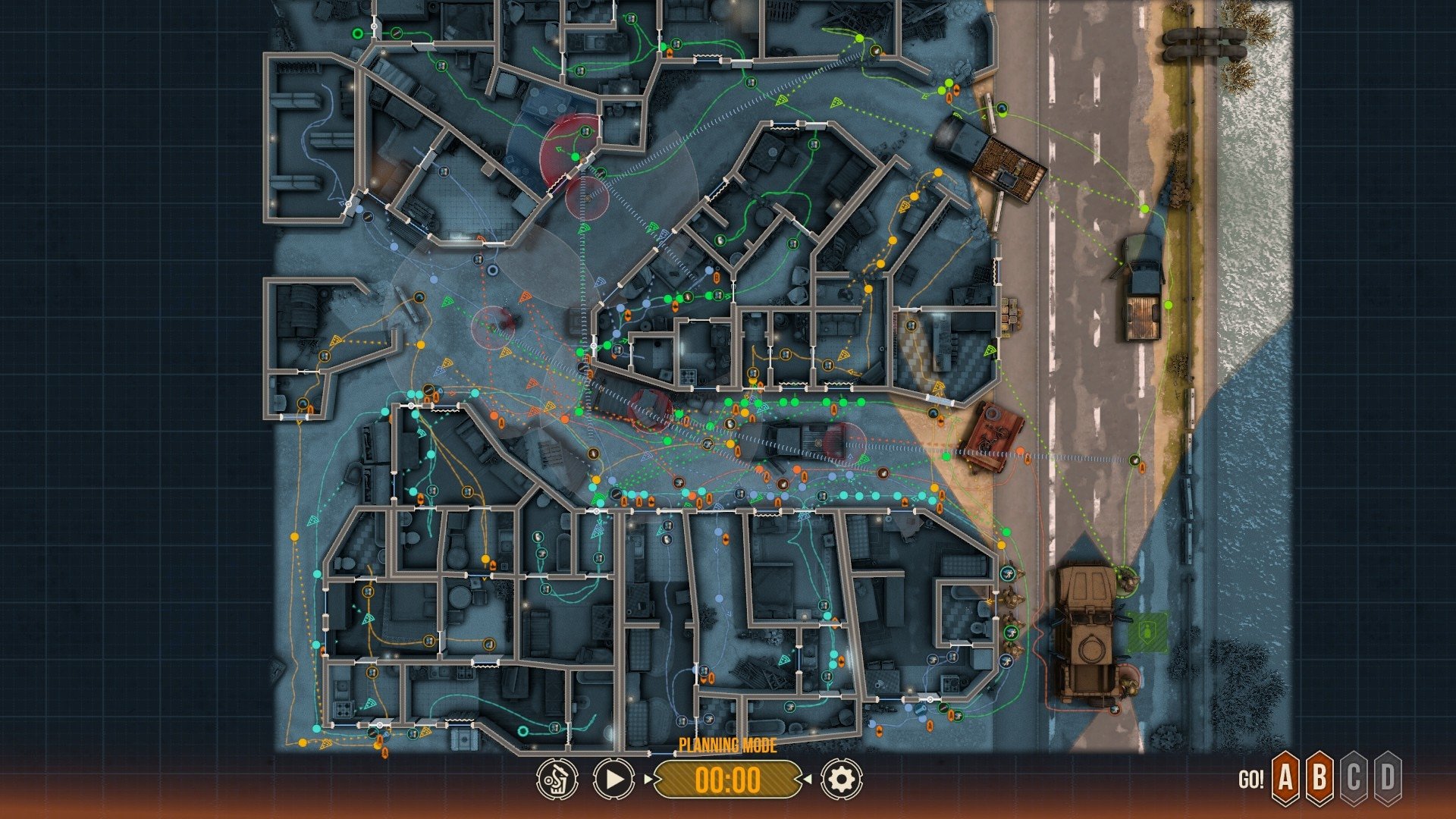Select the grey Go code C button
1456x819 pixels.
[x=1354, y=777]
